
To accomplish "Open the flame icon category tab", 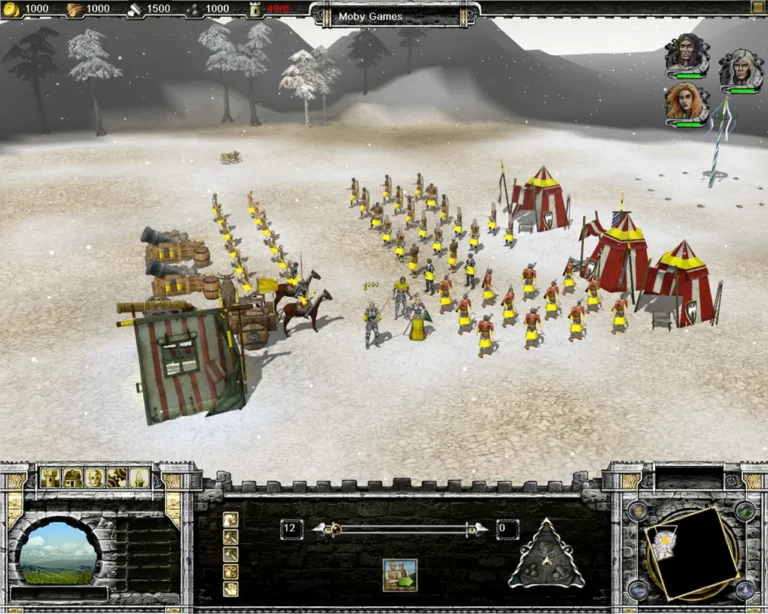I will (139, 477).
